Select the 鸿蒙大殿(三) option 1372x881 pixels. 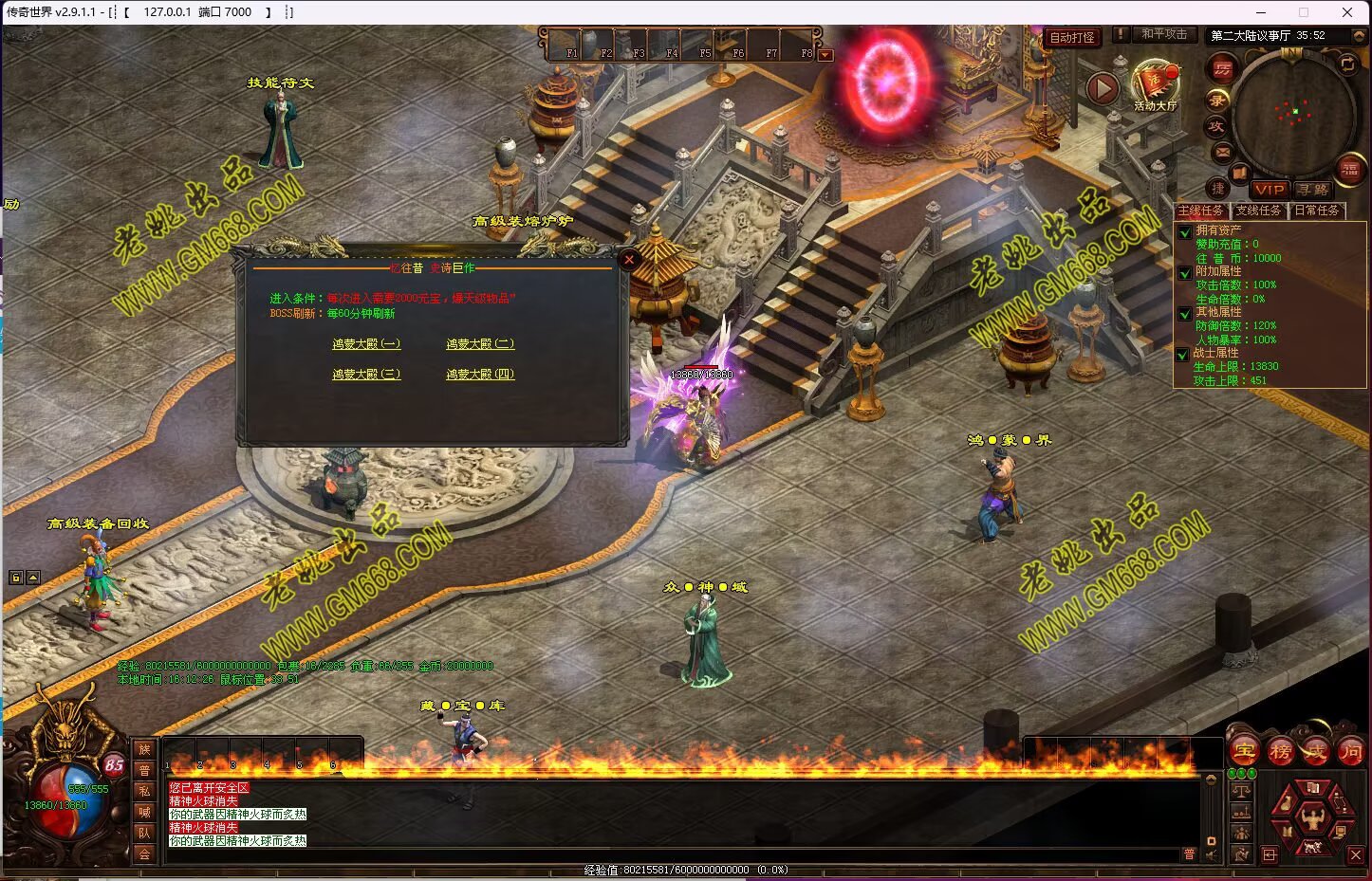click(366, 375)
